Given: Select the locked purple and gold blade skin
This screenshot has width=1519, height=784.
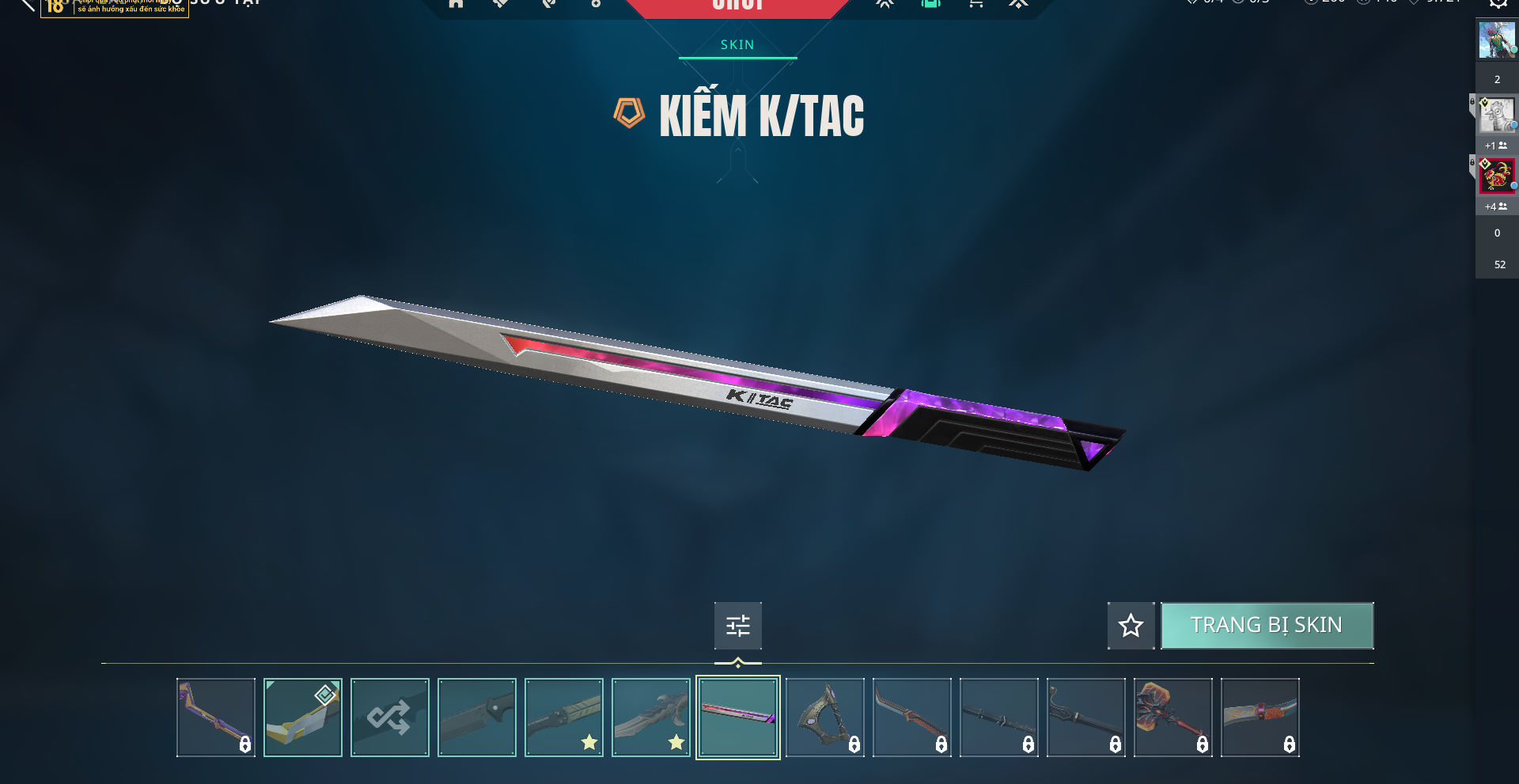Looking at the screenshot, I should click(x=216, y=718).
